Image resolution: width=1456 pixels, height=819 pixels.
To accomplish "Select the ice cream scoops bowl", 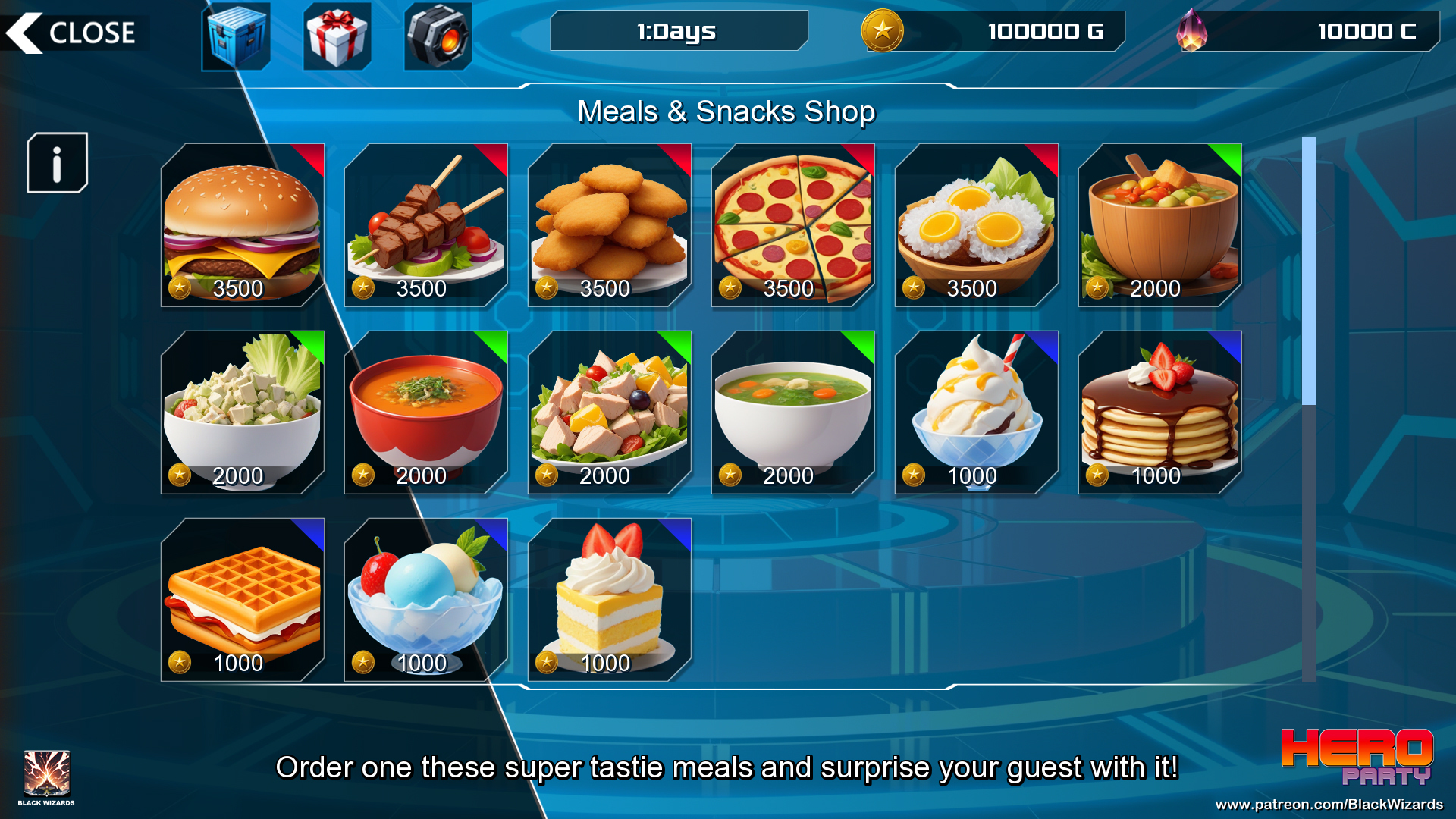I will [x=426, y=600].
